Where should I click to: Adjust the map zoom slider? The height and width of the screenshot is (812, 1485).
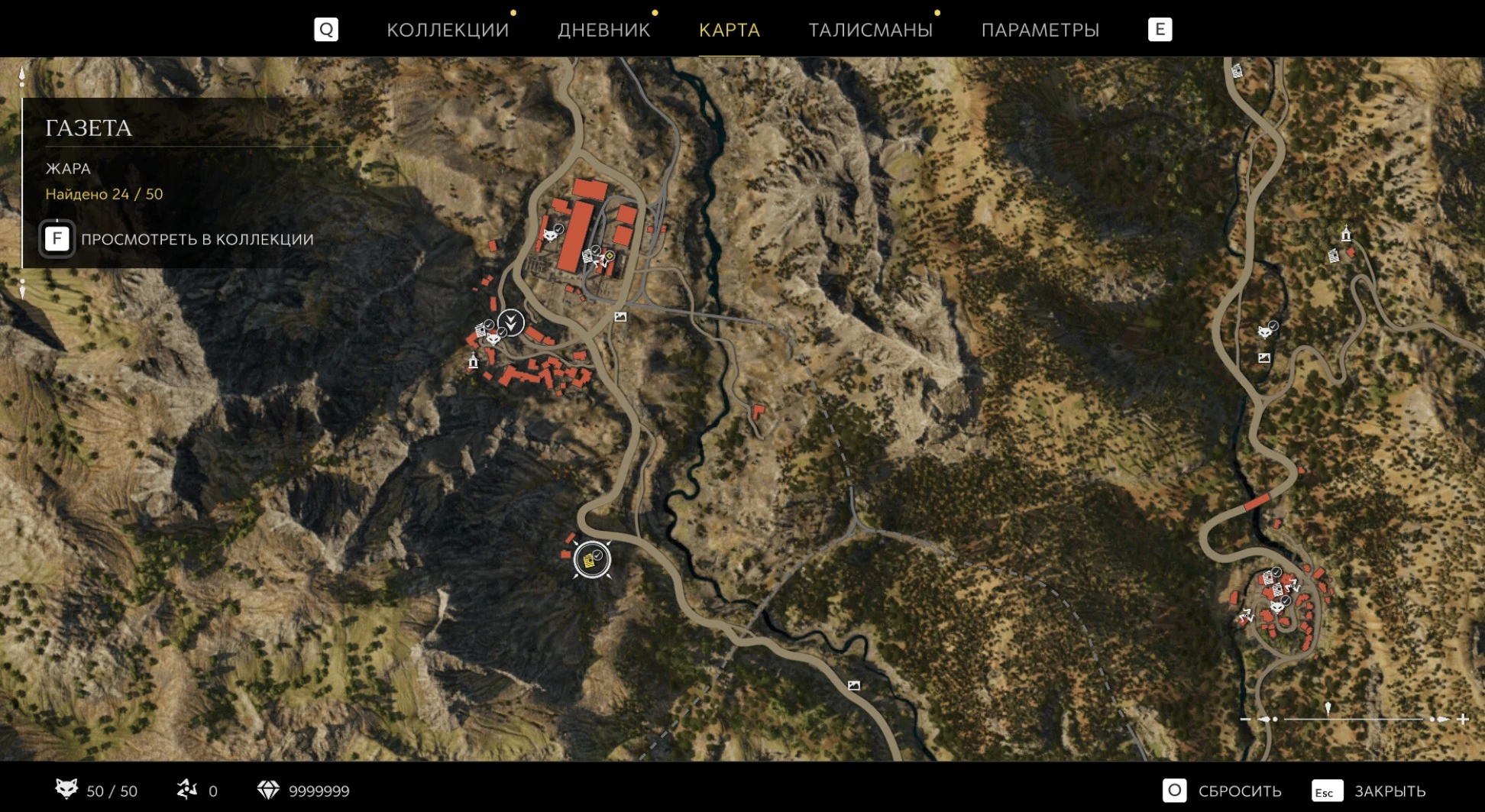1328,718
